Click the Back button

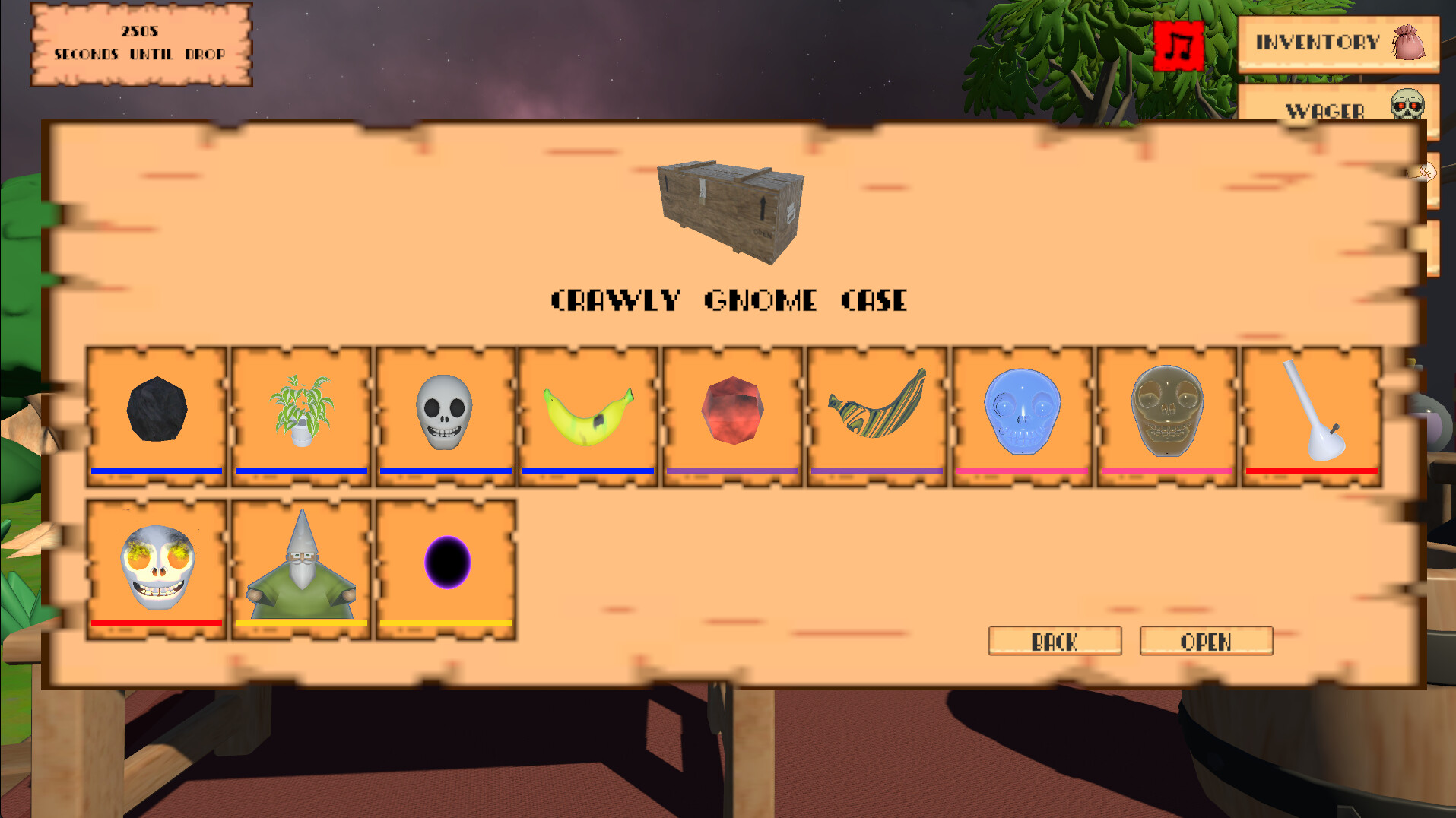pyautogui.click(x=1055, y=642)
